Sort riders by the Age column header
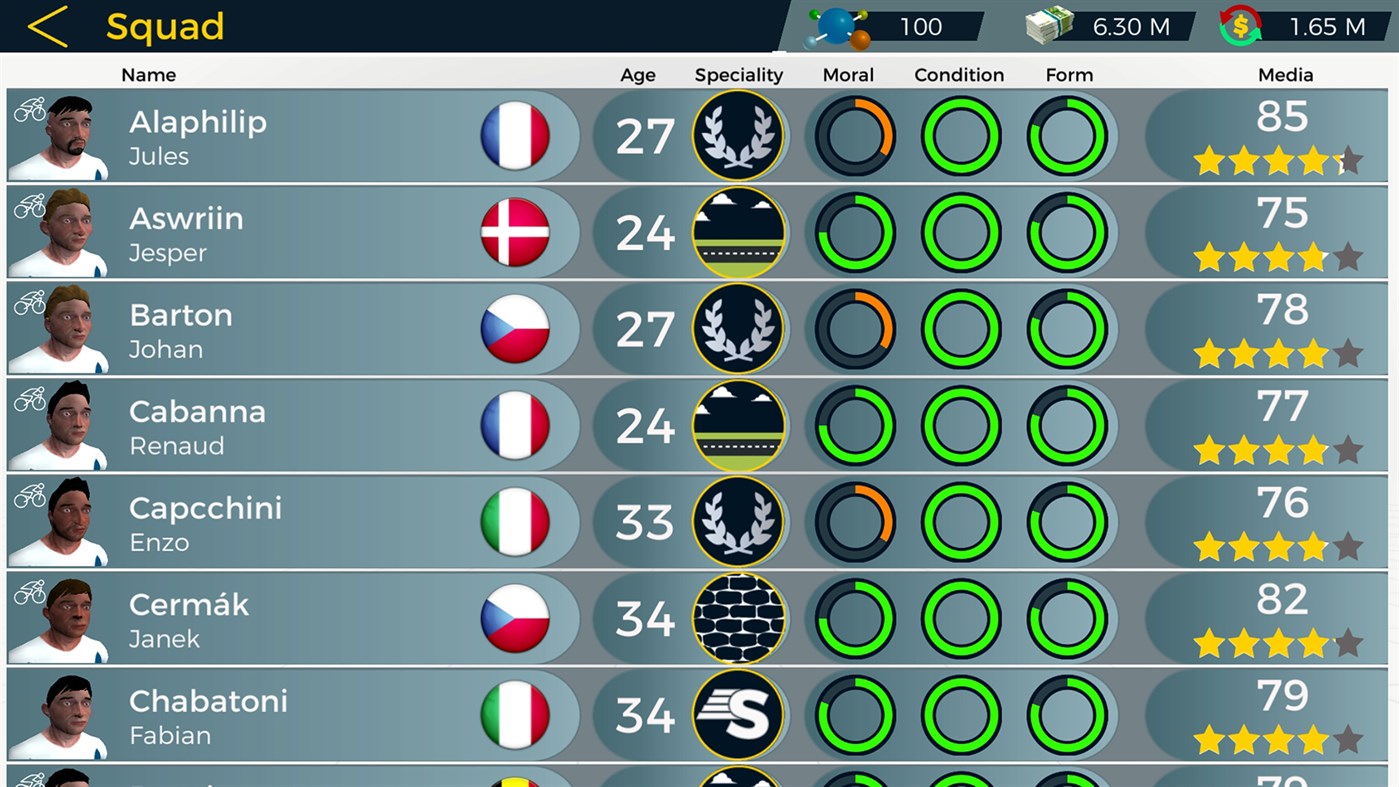1399x787 pixels. [x=638, y=74]
